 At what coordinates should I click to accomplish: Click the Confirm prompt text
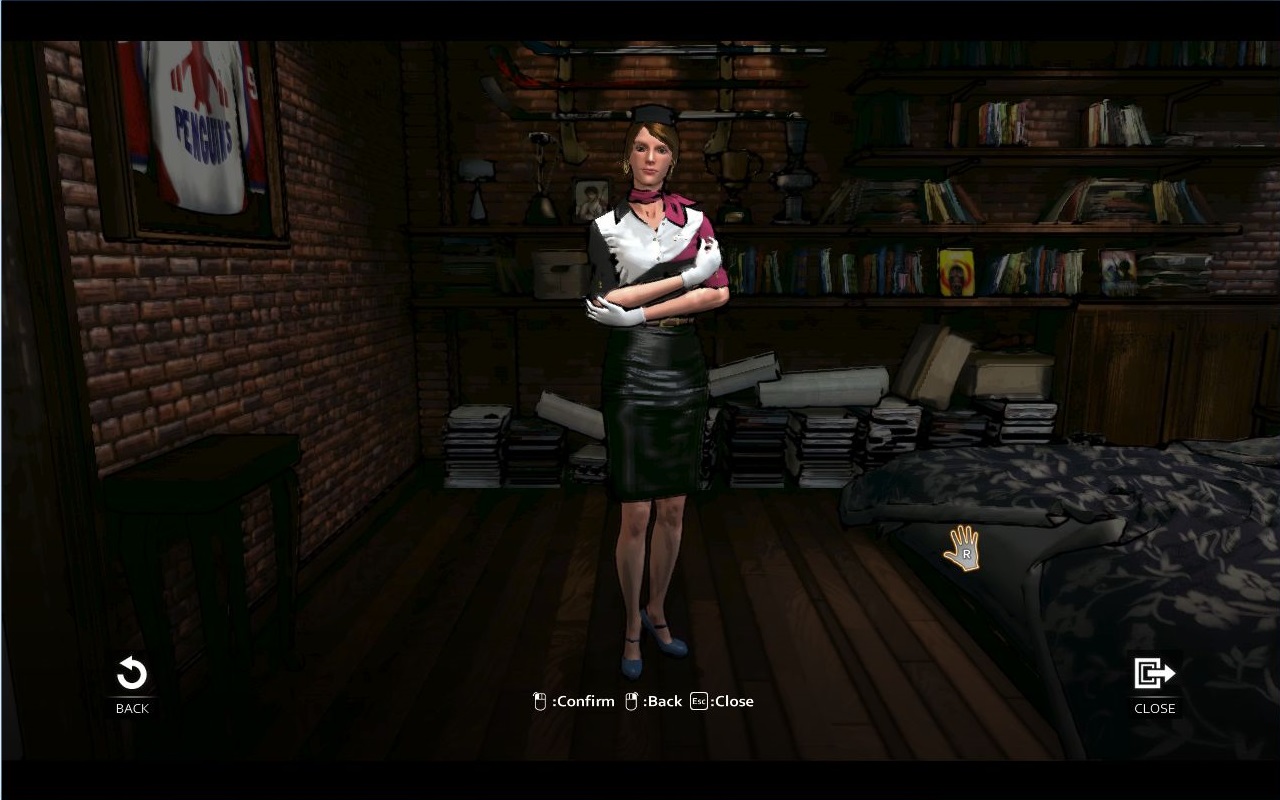coord(583,701)
